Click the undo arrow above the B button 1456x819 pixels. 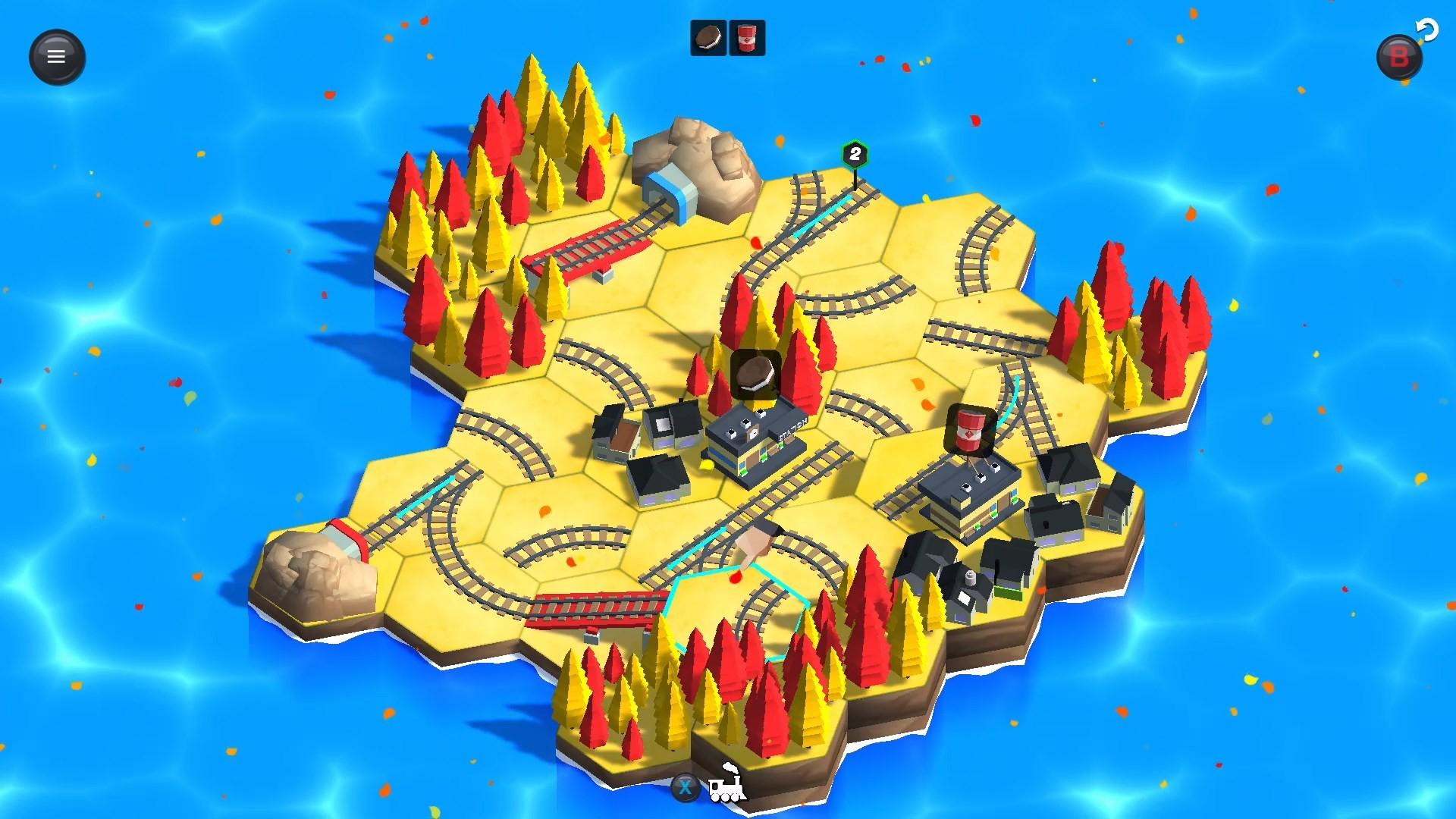point(1427,29)
